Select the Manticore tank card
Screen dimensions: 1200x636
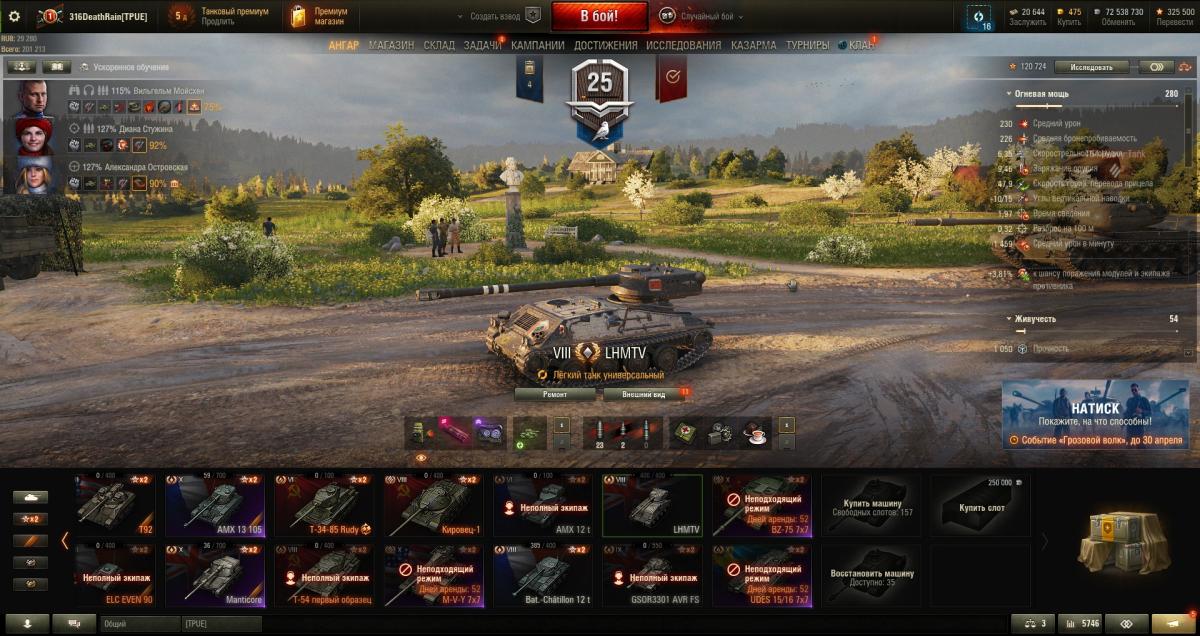point(215,576)
